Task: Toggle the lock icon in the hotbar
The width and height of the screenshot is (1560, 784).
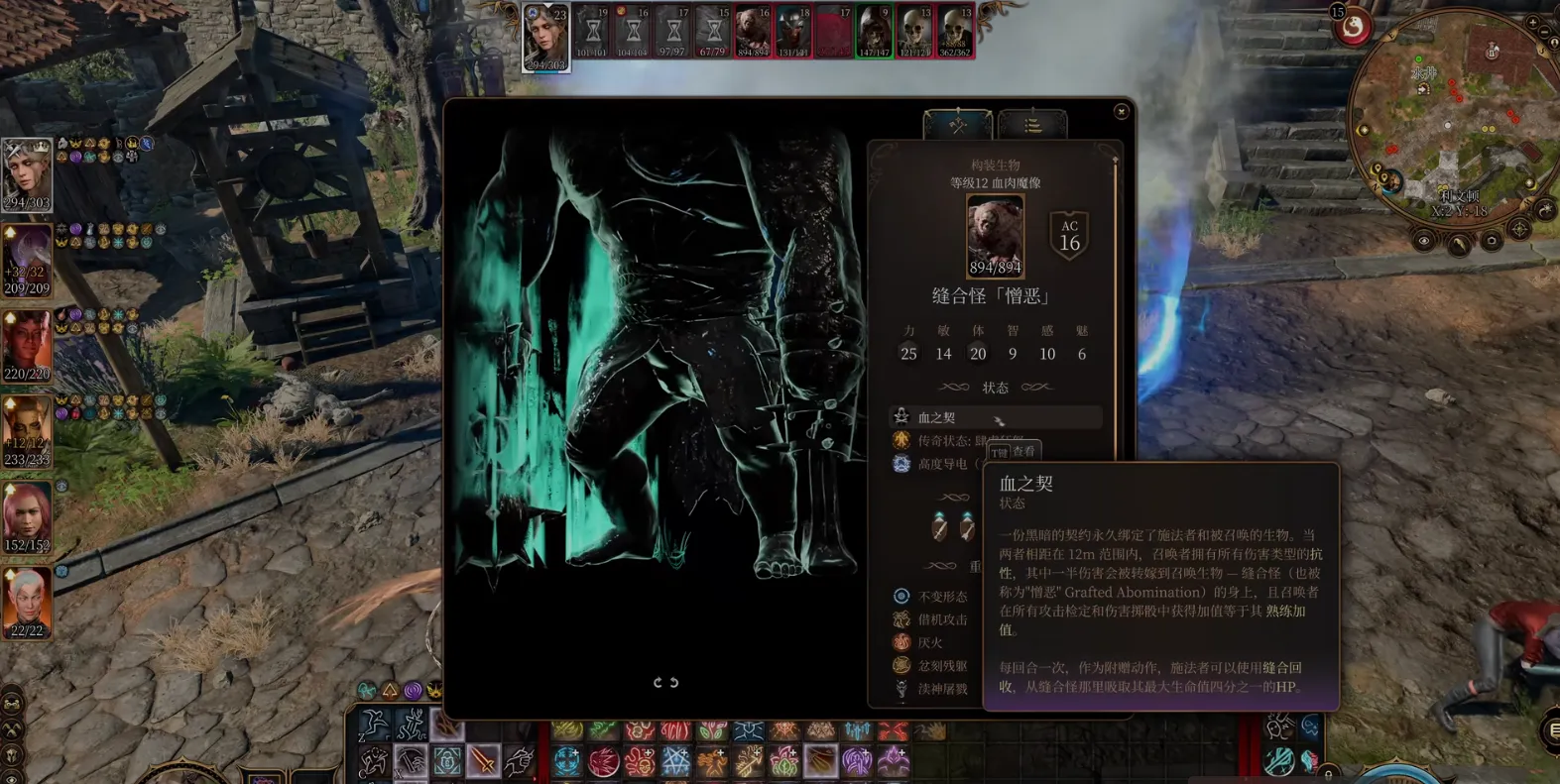Action: pos(446,759)
